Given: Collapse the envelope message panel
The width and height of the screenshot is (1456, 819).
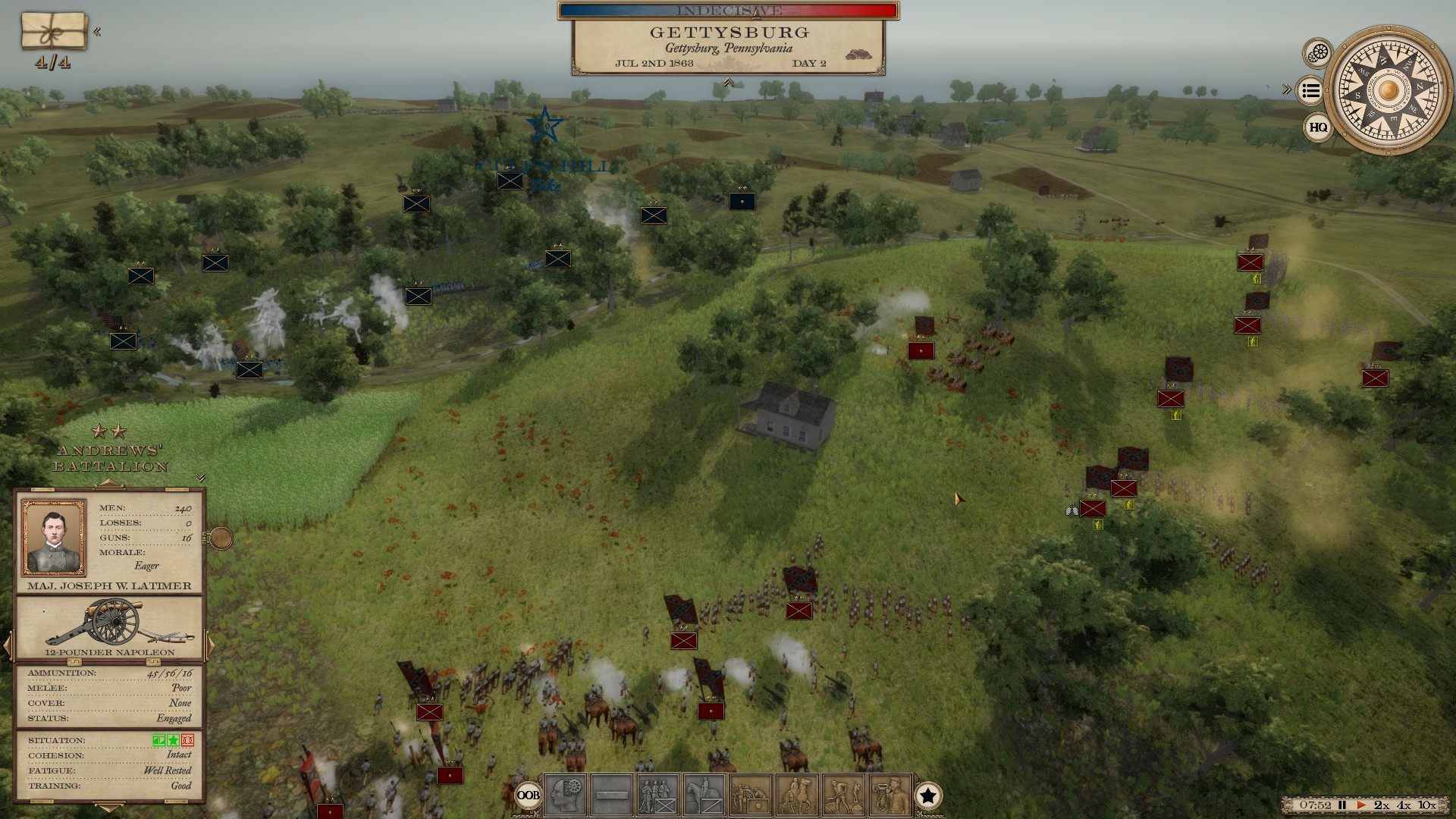Looking at the screenshot, I should [x=97, y=31].
